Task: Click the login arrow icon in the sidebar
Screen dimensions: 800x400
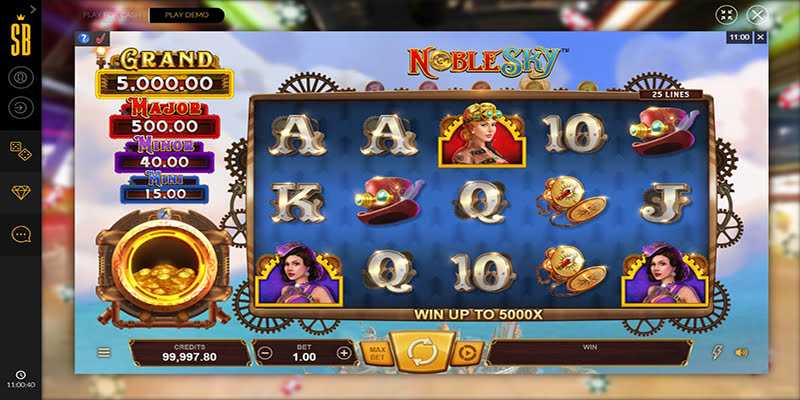Action: point(20,107)
